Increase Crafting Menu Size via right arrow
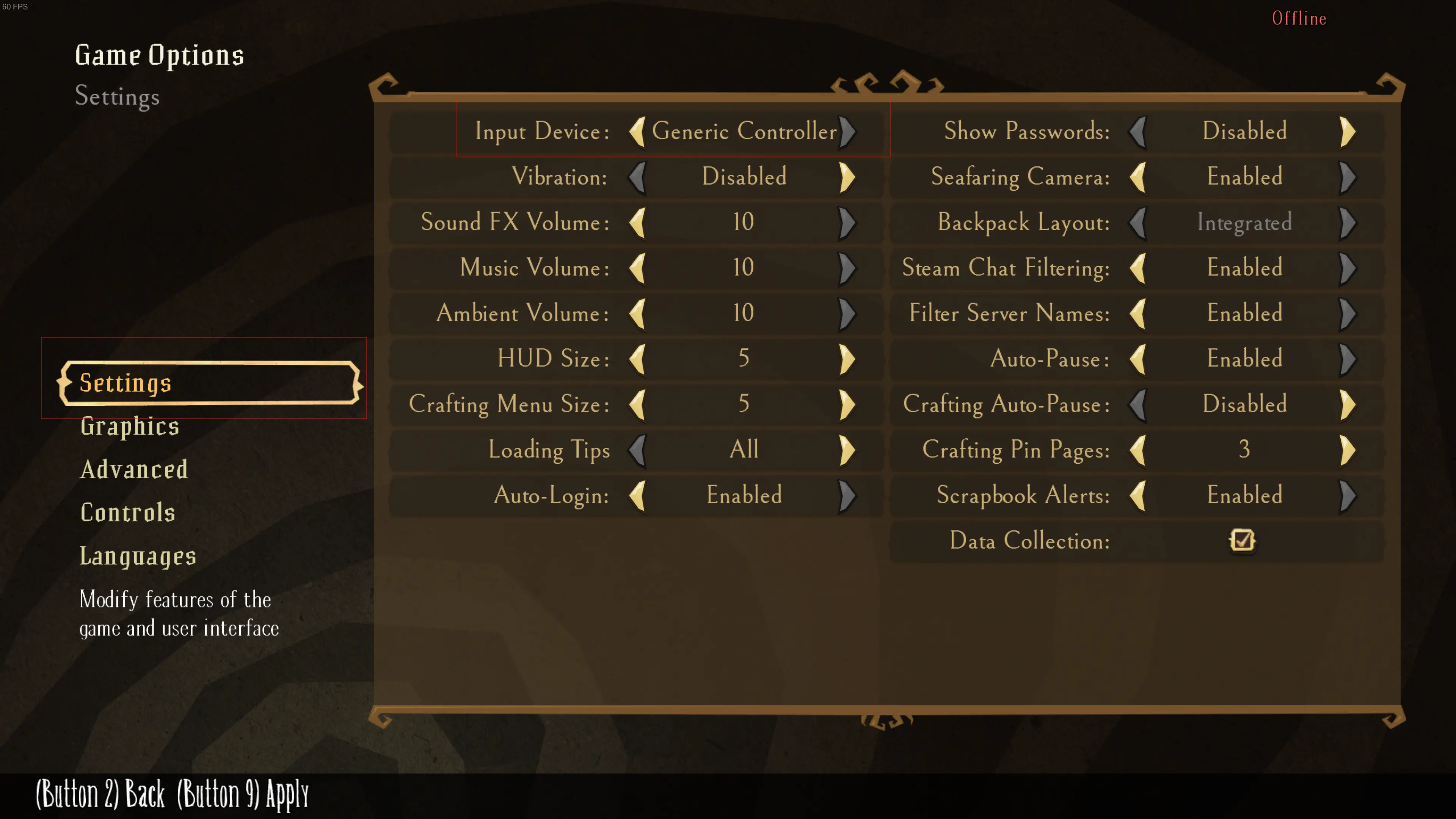This screenshot has height=819, width=1456. point(847,404)
